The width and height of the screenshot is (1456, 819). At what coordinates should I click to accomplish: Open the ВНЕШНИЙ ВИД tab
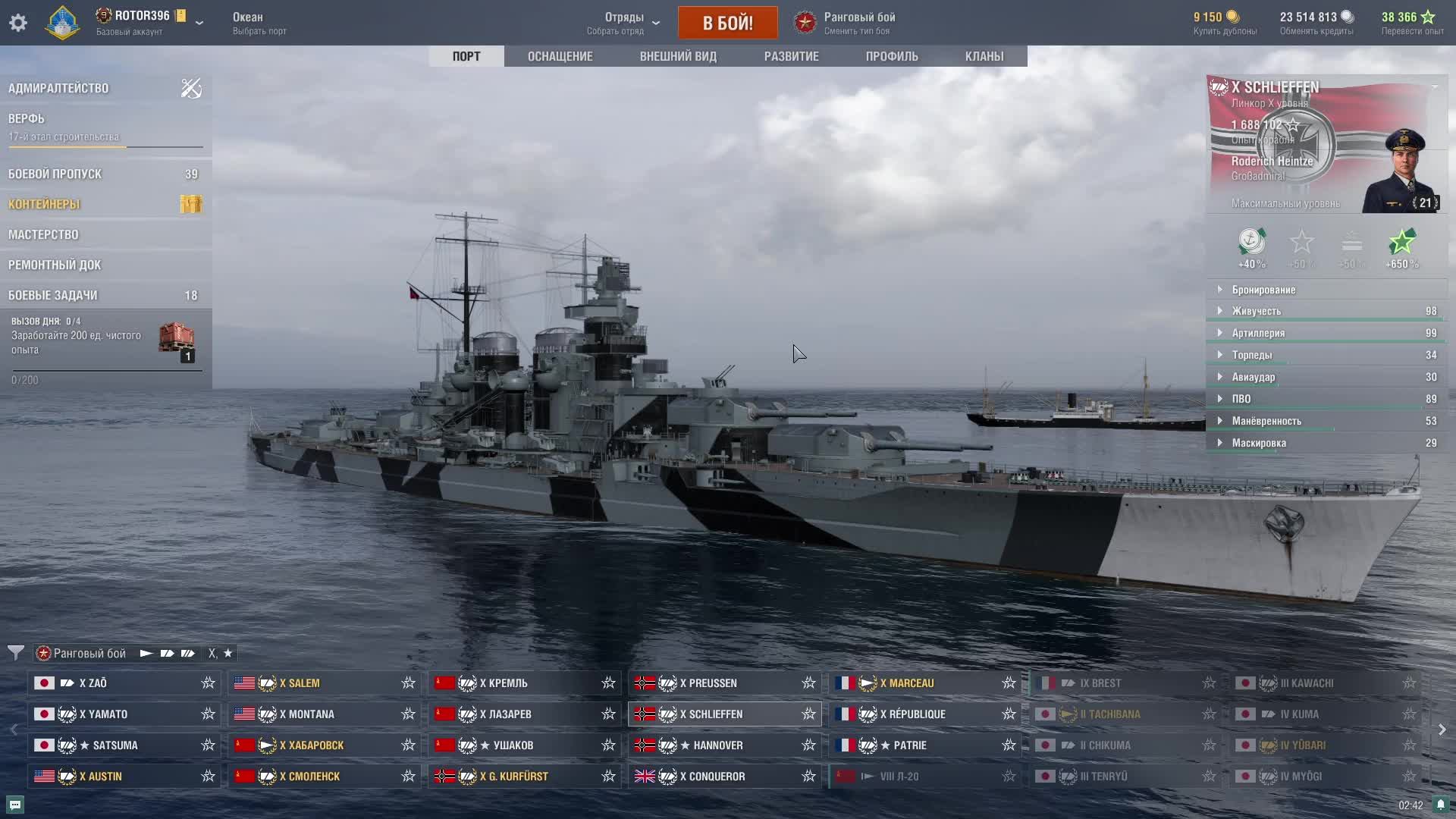678,56
